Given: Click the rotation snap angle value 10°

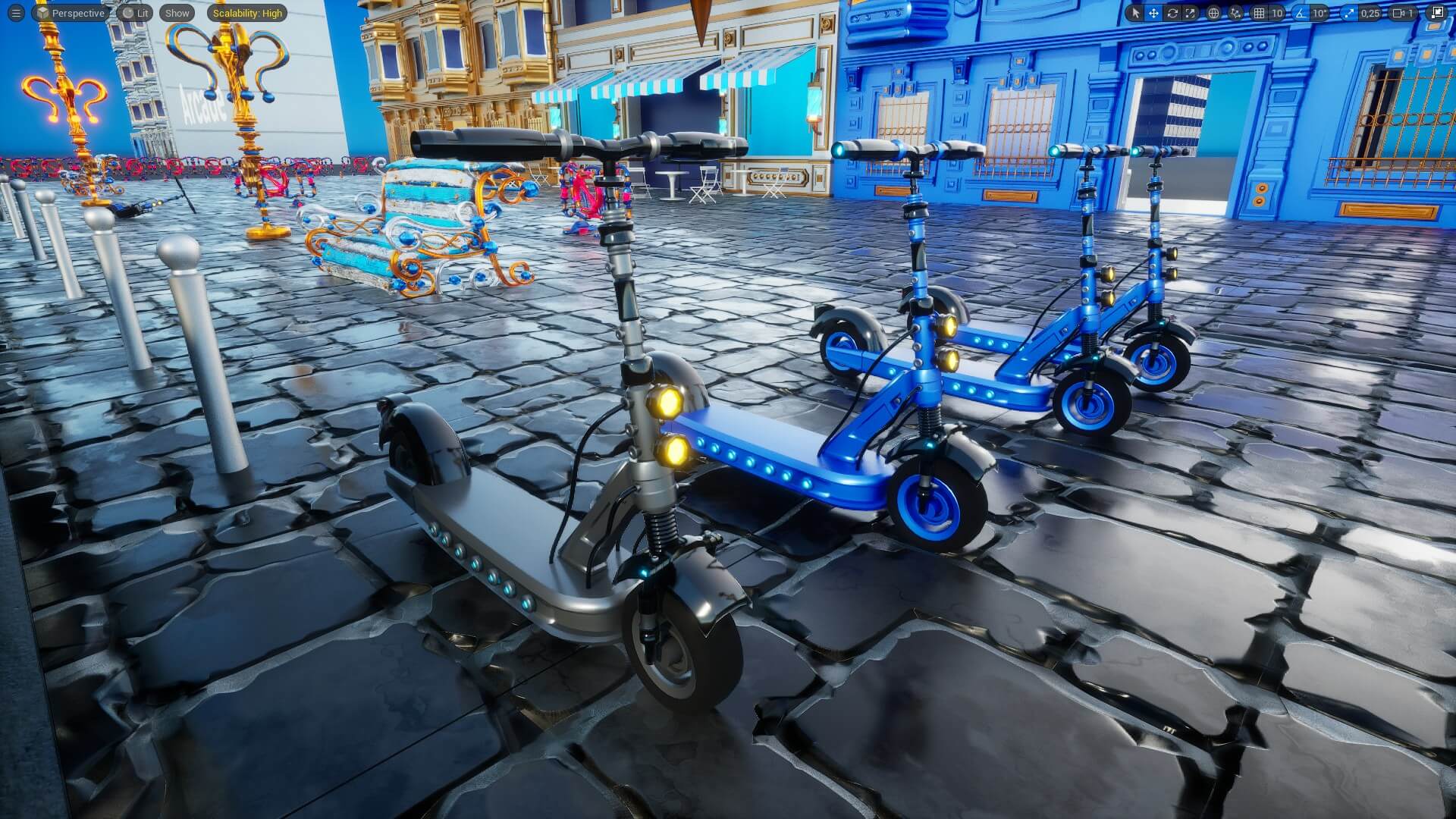Looking at the screenshot, I should (1319, 12).
